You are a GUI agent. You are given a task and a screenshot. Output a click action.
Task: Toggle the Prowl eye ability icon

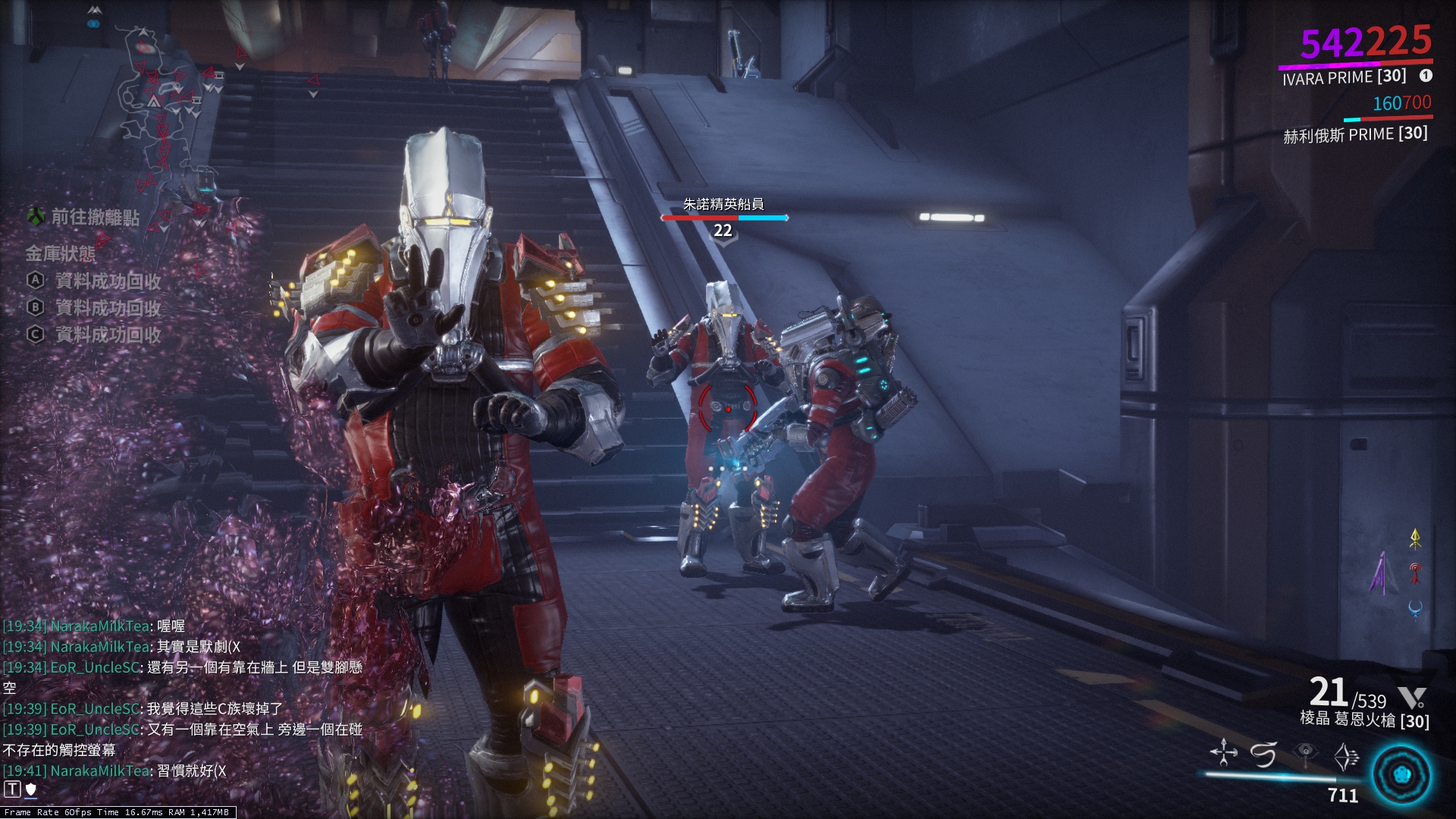(1304, 751)
